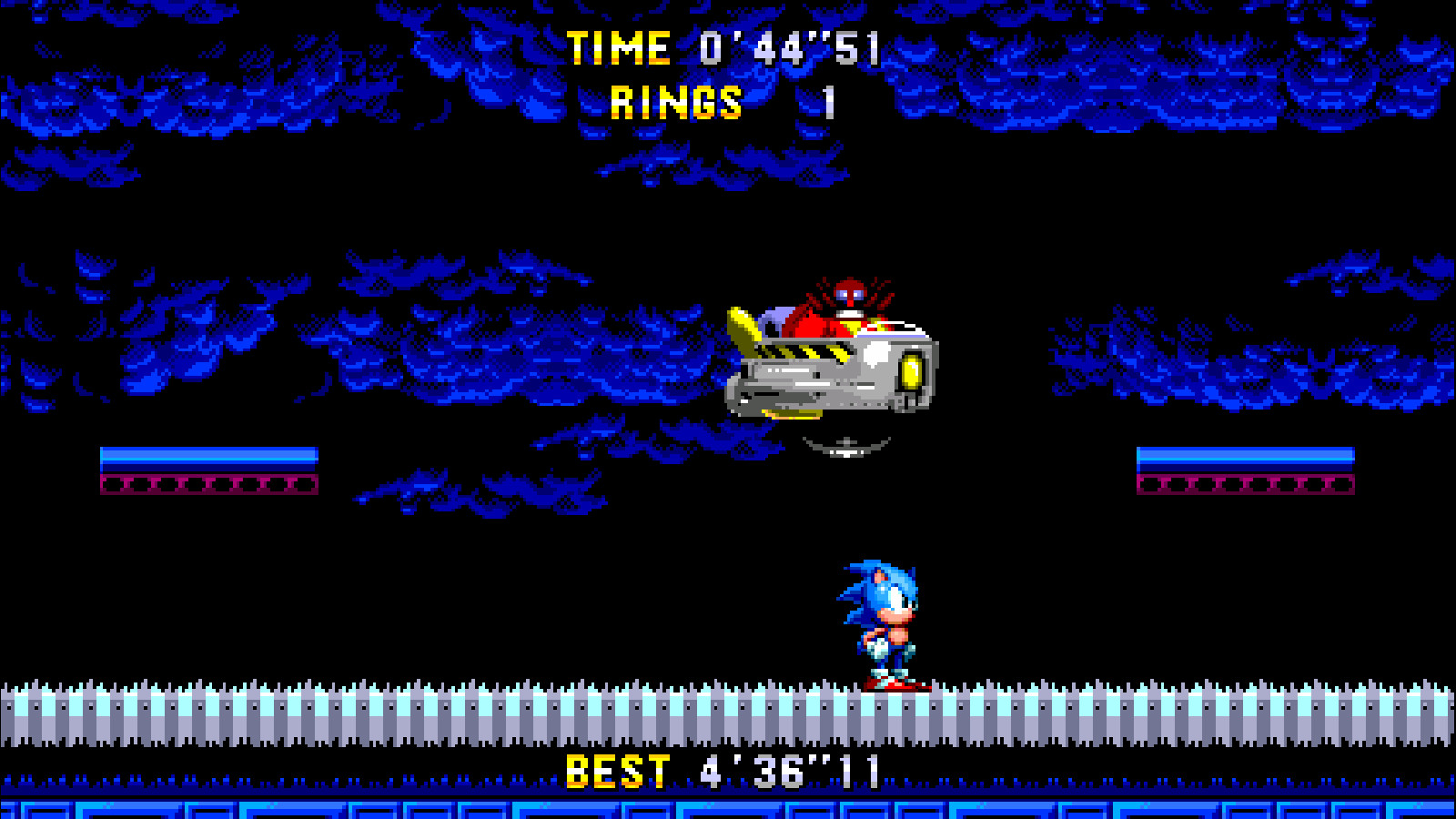The height and width of the screenshot is (819, 1456).
Task: Click the hazard-striped panel on the Eggmobile
Action: click(x=801, y=350)
